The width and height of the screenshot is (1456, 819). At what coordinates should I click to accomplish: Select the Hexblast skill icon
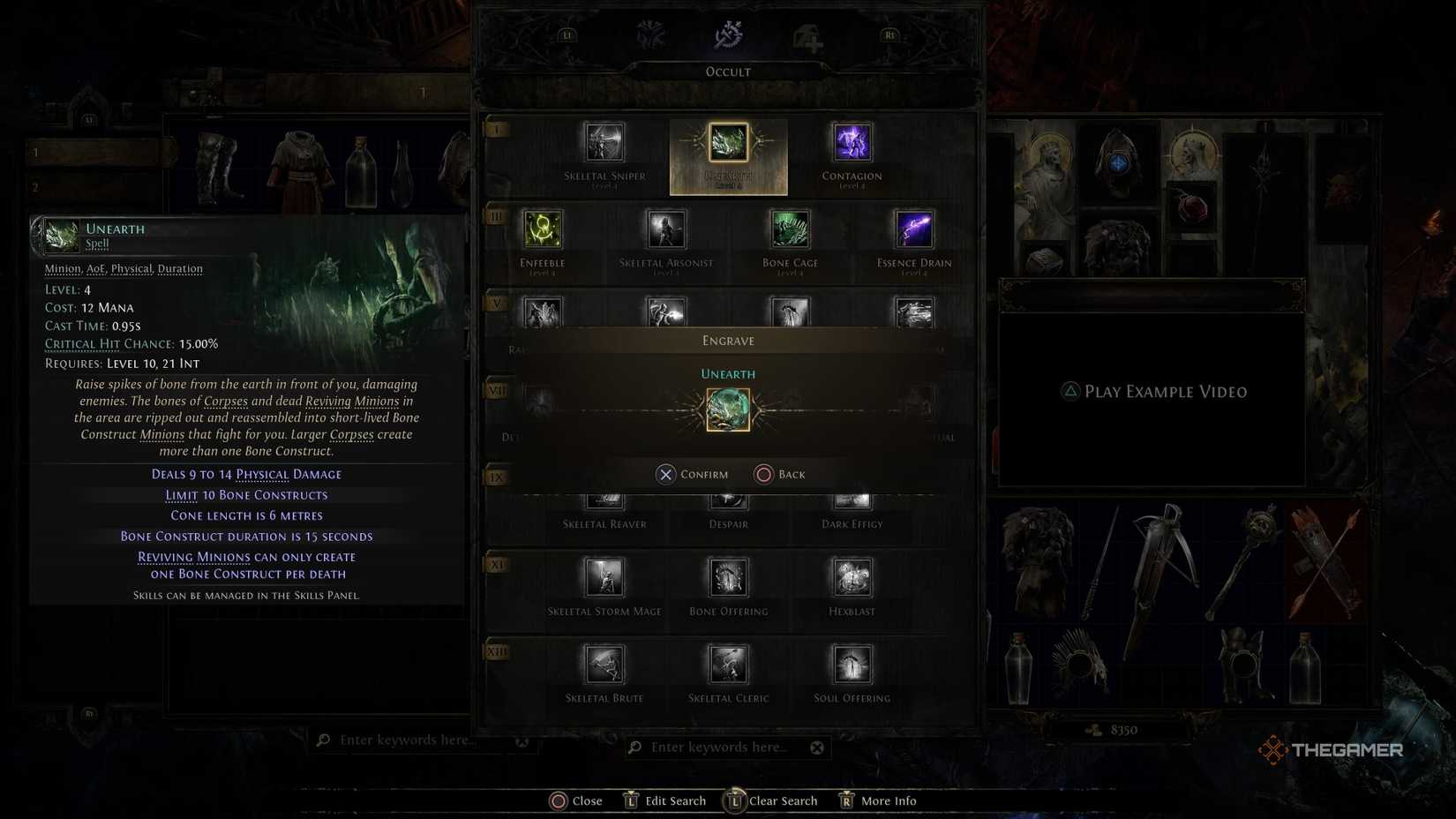pyautogui.click(x=850, y=578)
